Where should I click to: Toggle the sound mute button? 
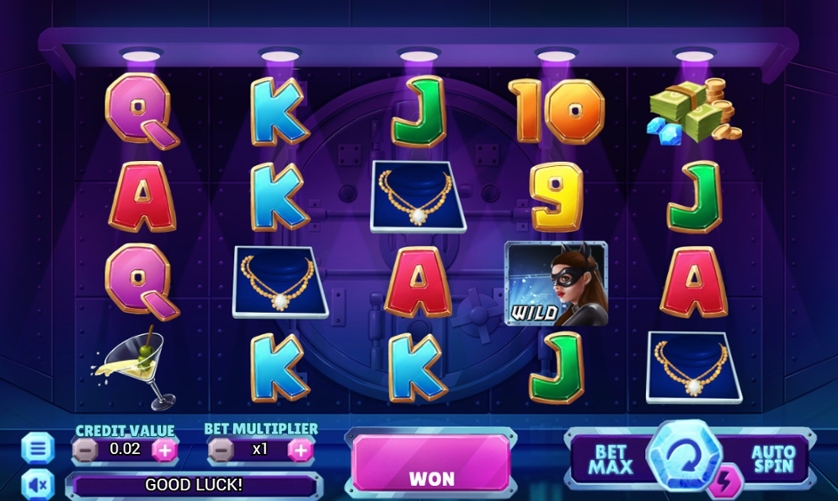pyautogui.click(x=37, y=485)
